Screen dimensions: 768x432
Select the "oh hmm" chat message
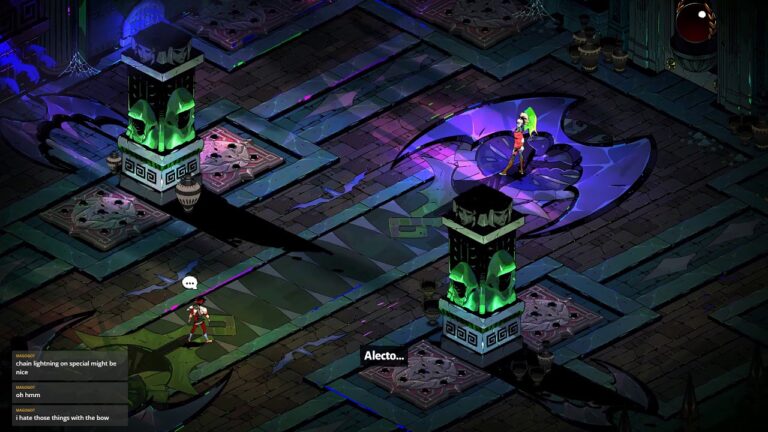click(66, 393)
